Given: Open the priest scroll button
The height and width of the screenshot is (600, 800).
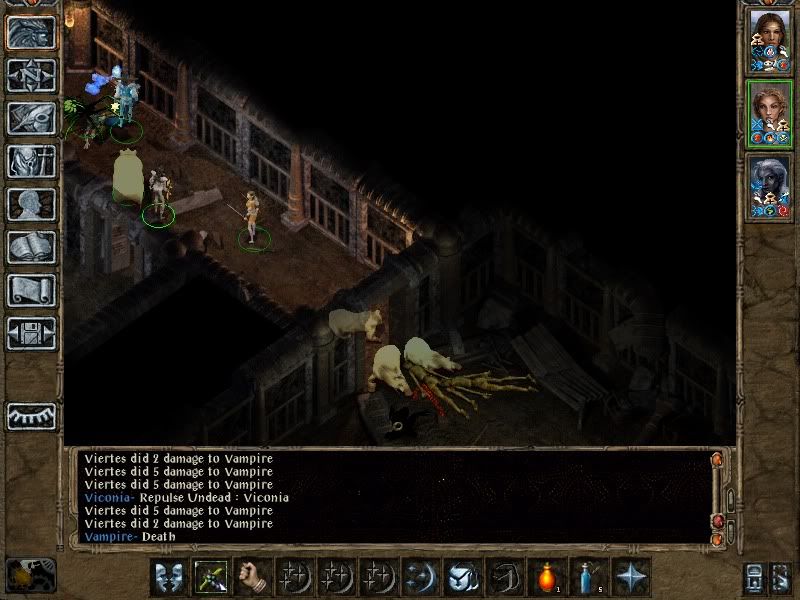Looking at the screenshot, I should [31, 290].
